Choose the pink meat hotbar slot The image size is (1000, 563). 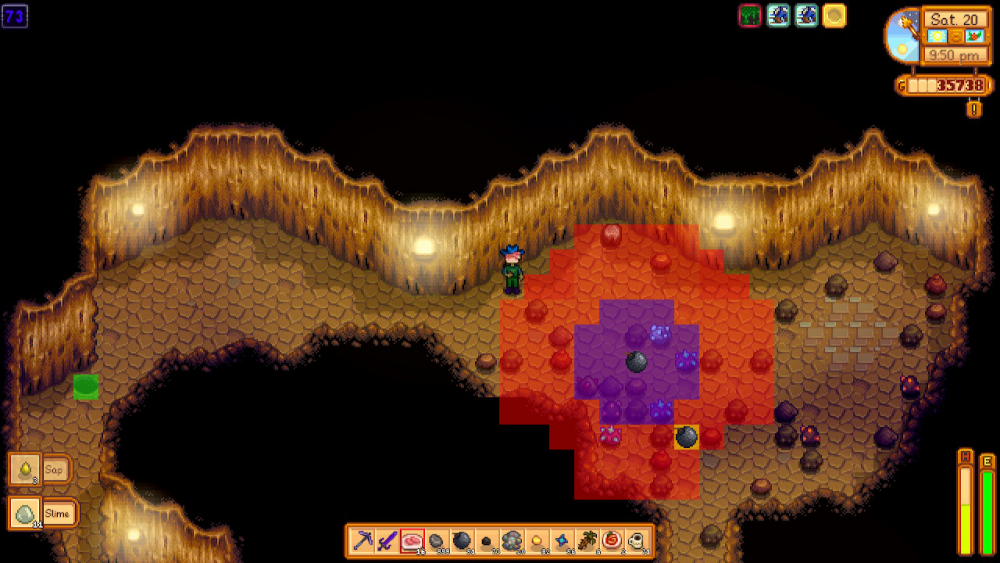(412, 541)
